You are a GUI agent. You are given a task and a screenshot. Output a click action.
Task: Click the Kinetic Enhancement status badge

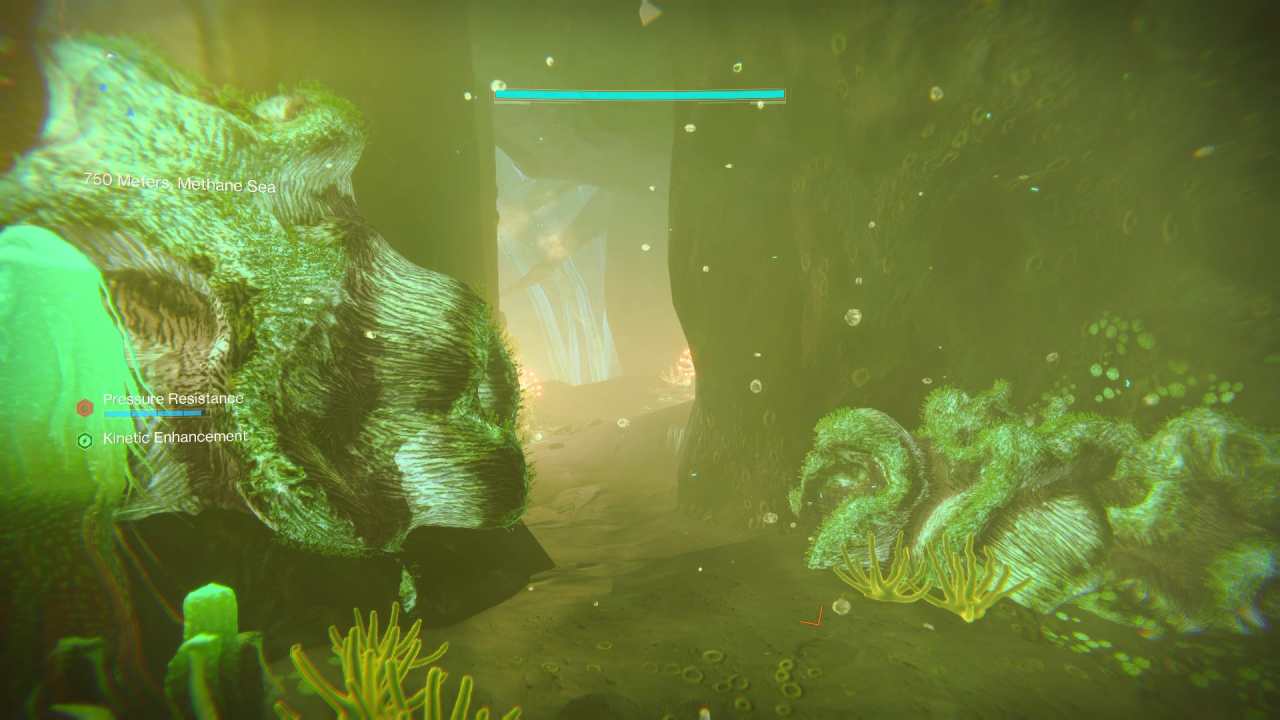(x=165, y=437)
